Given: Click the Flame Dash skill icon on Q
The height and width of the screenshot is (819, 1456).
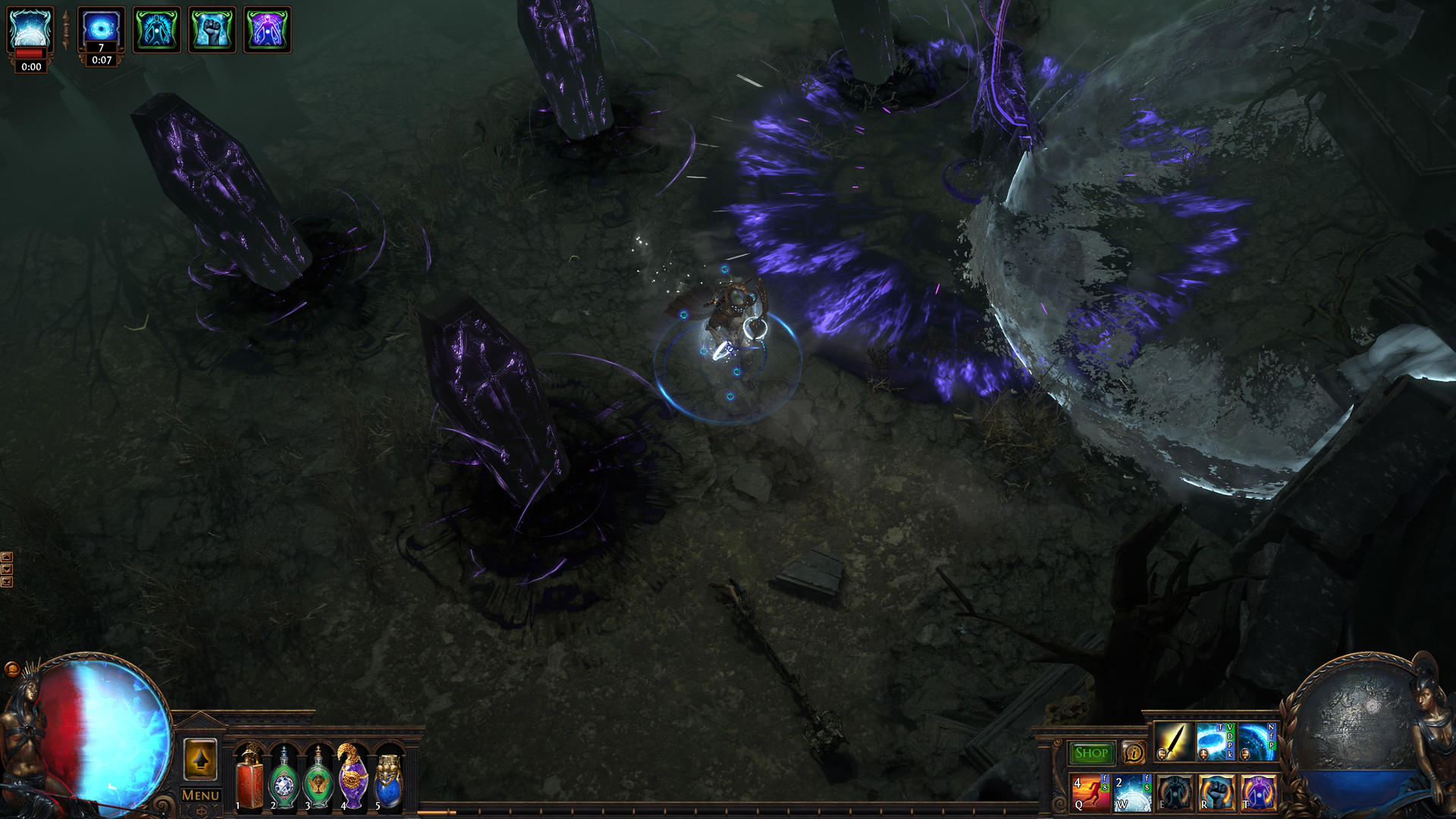Looking at the screenshot, I should coord(1090,792).
